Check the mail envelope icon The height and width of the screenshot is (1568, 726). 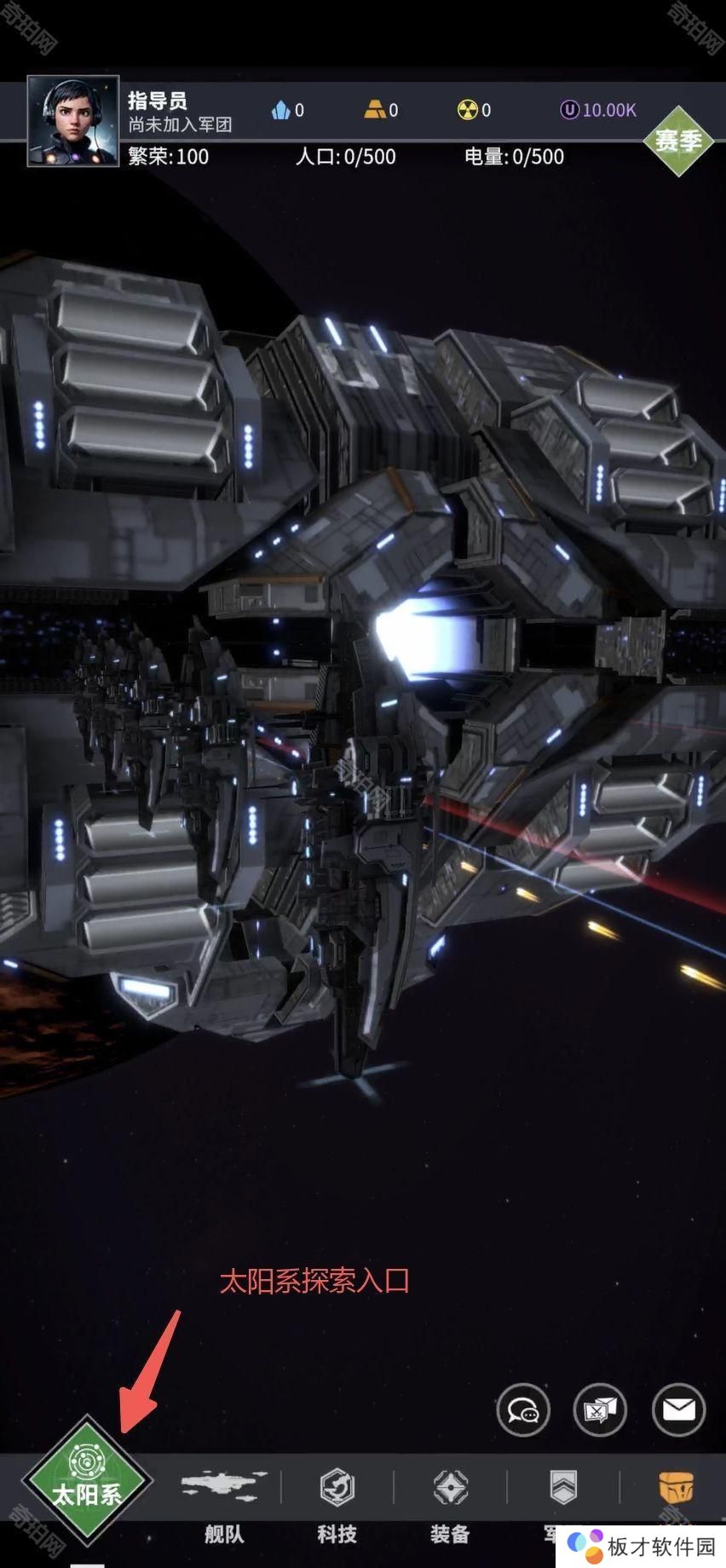click(x=678, y=1410)
